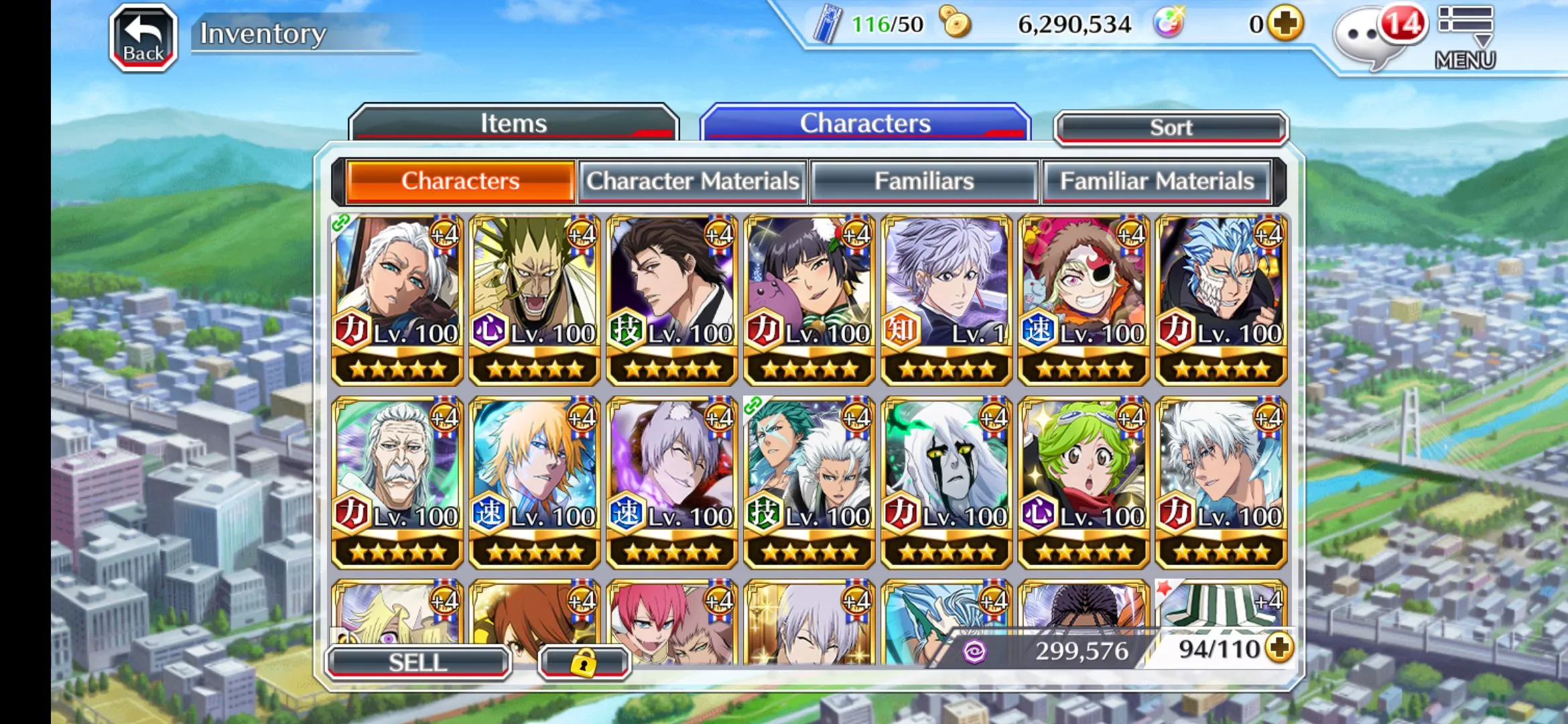Choose the yelling spiky-haired character card

pos(535,299)
